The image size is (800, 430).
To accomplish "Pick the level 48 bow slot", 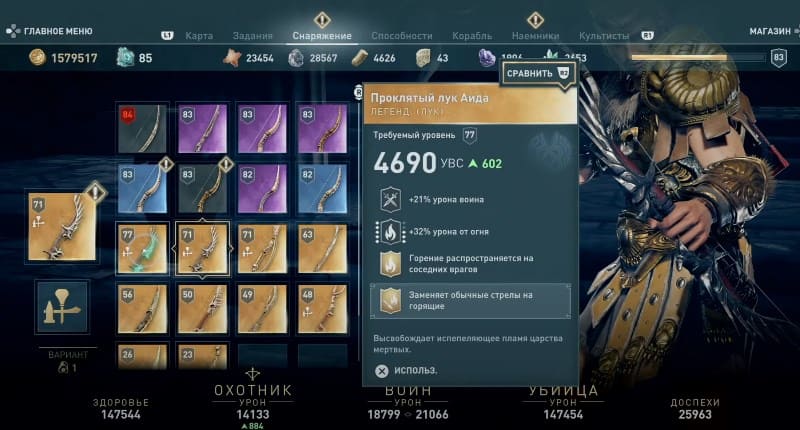I will pyautogui.click(x=322, y=308).
